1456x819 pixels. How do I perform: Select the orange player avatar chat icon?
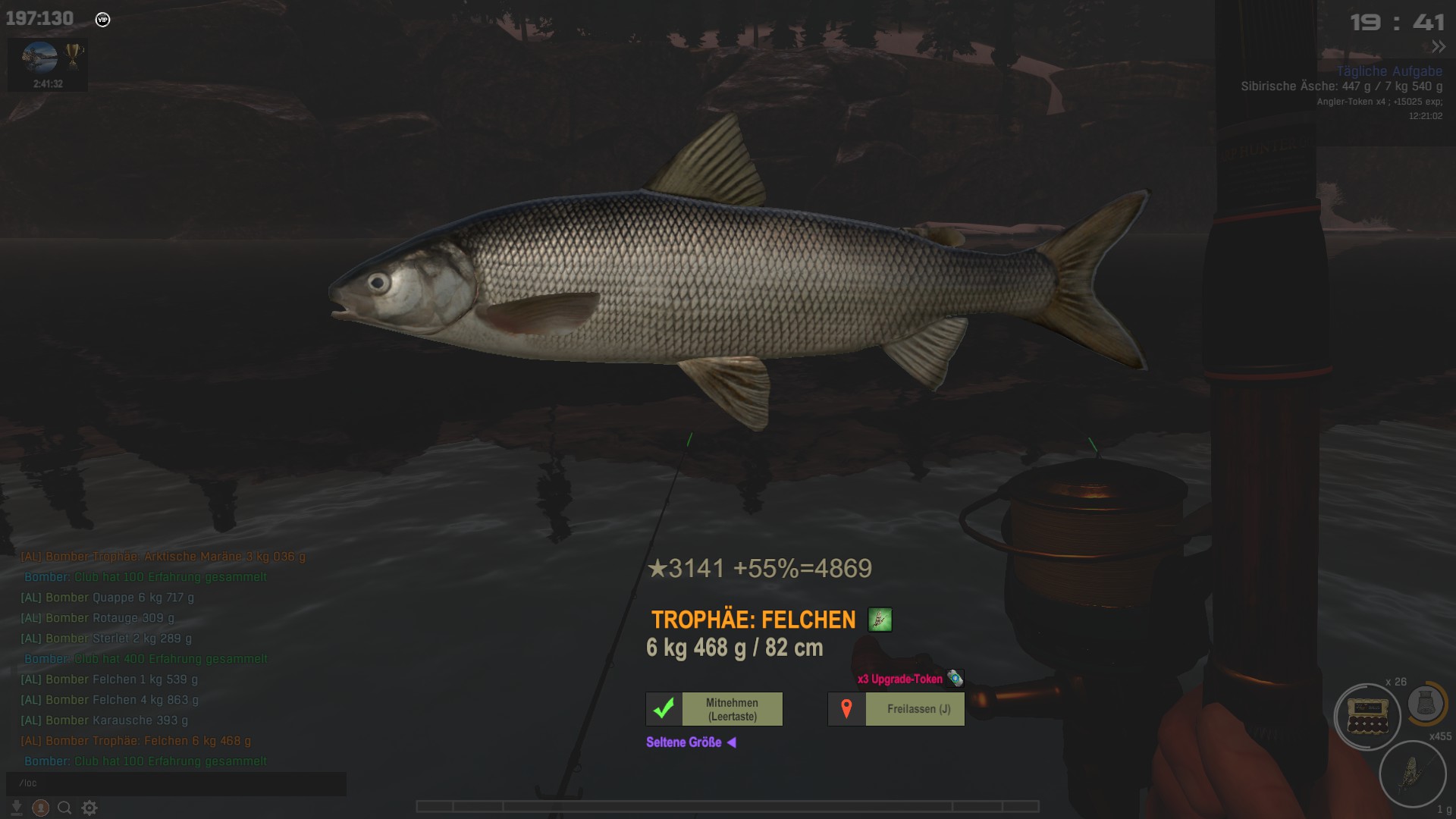pyautogui.click(x=41, y=808)
